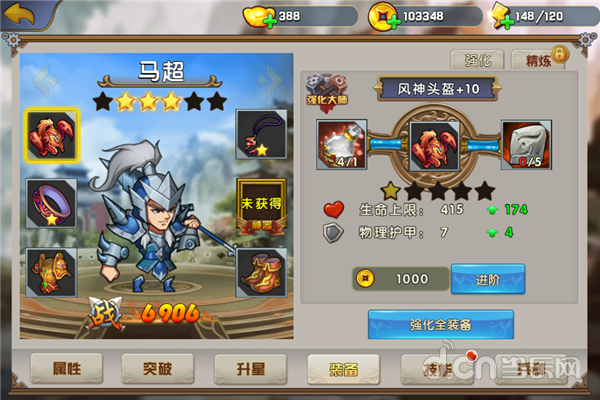The height and width of the screenshot is (400, 600).
Task: Click 强化全装备 to enhance all gear
Action: tap(441, 324)
